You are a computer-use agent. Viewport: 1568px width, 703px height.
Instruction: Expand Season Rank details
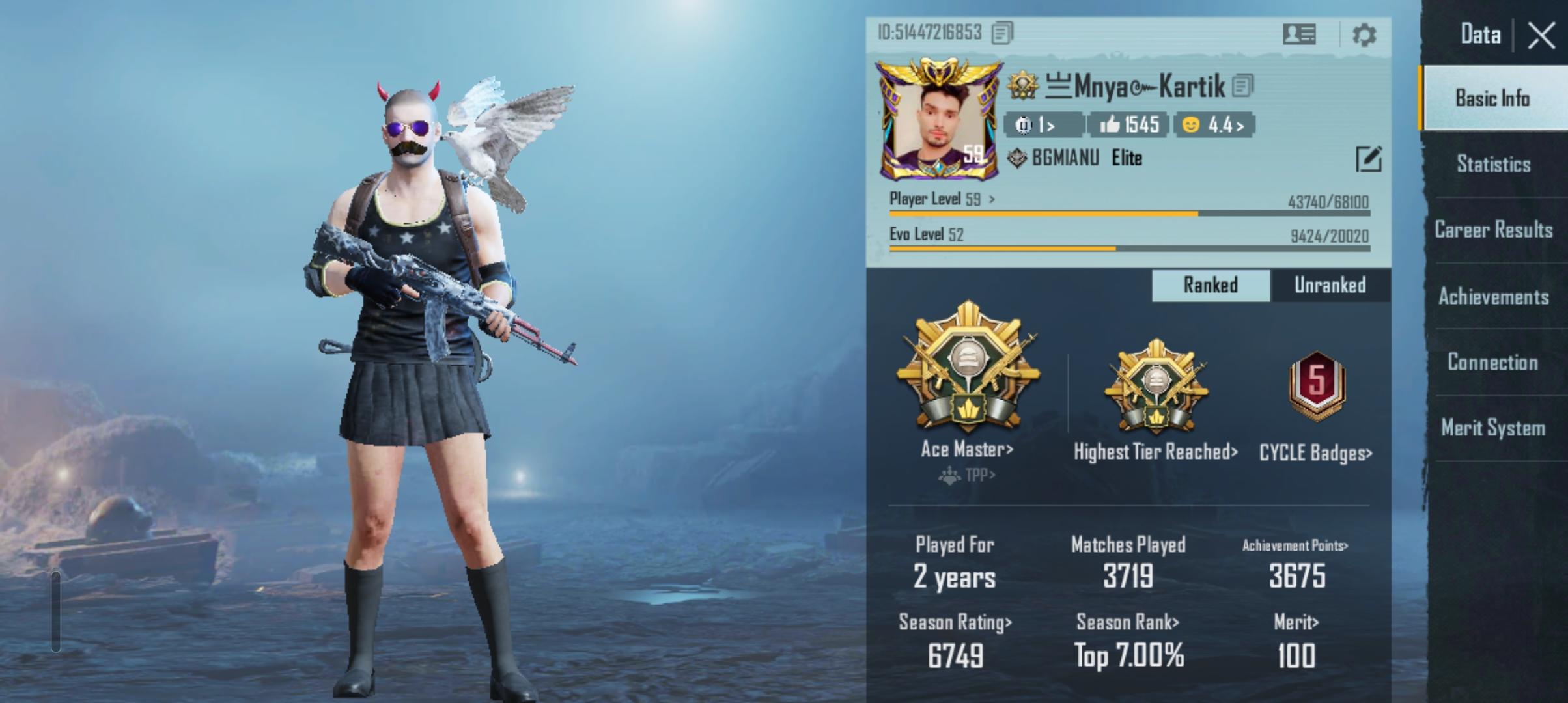point(1126,622)
